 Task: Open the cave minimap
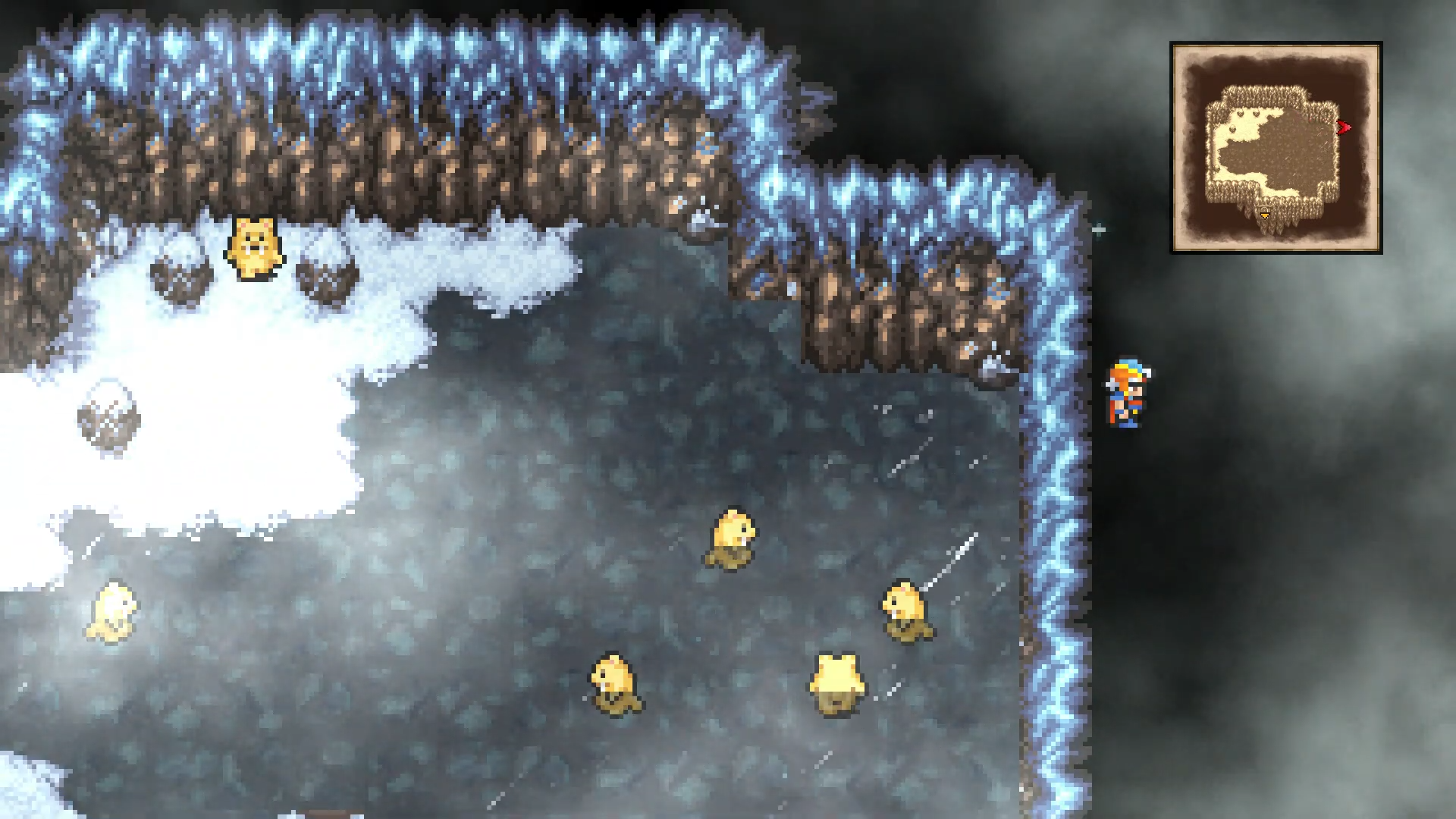click(x=1276, y=147)
